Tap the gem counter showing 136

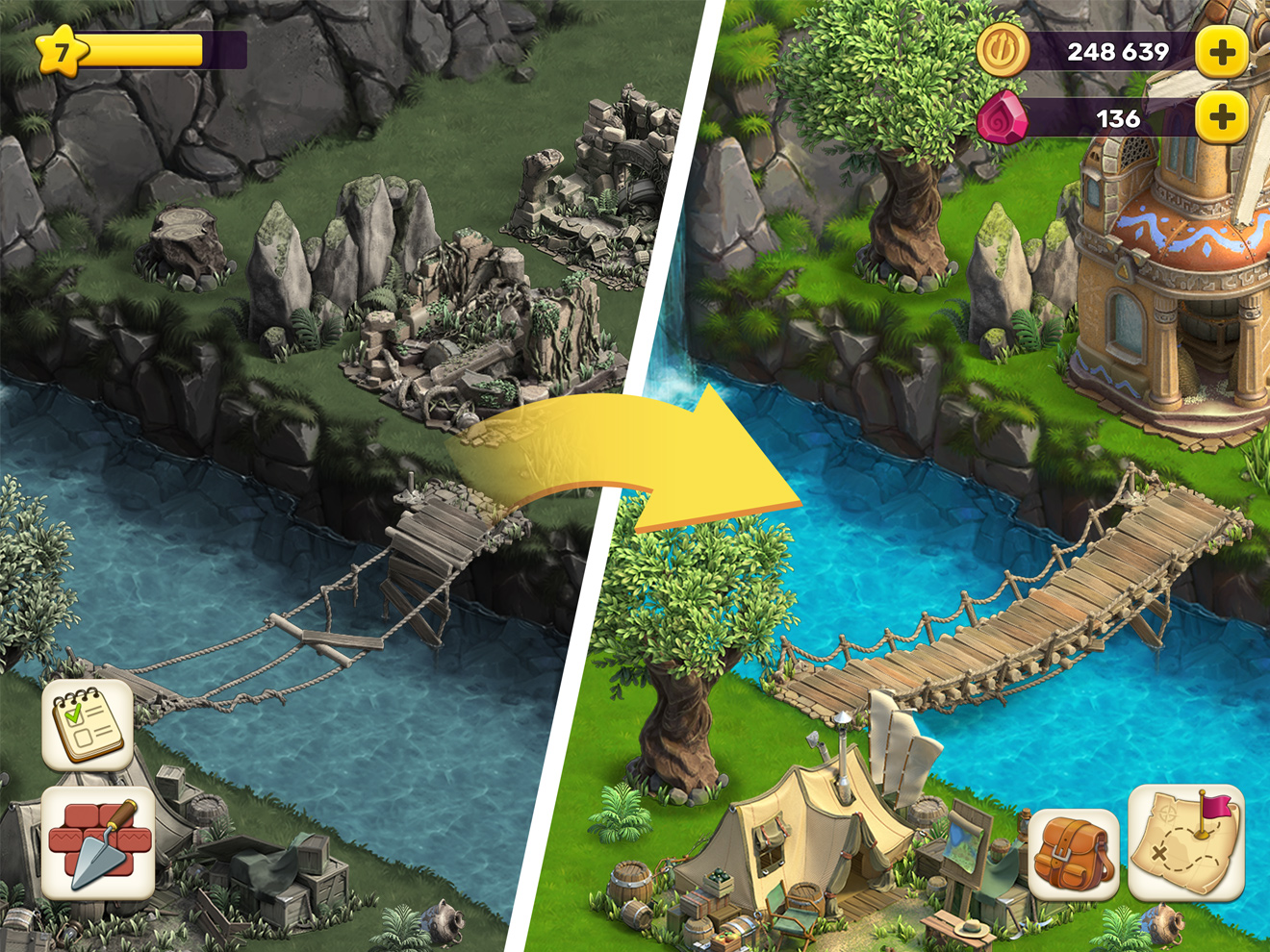pos(1119,119)
